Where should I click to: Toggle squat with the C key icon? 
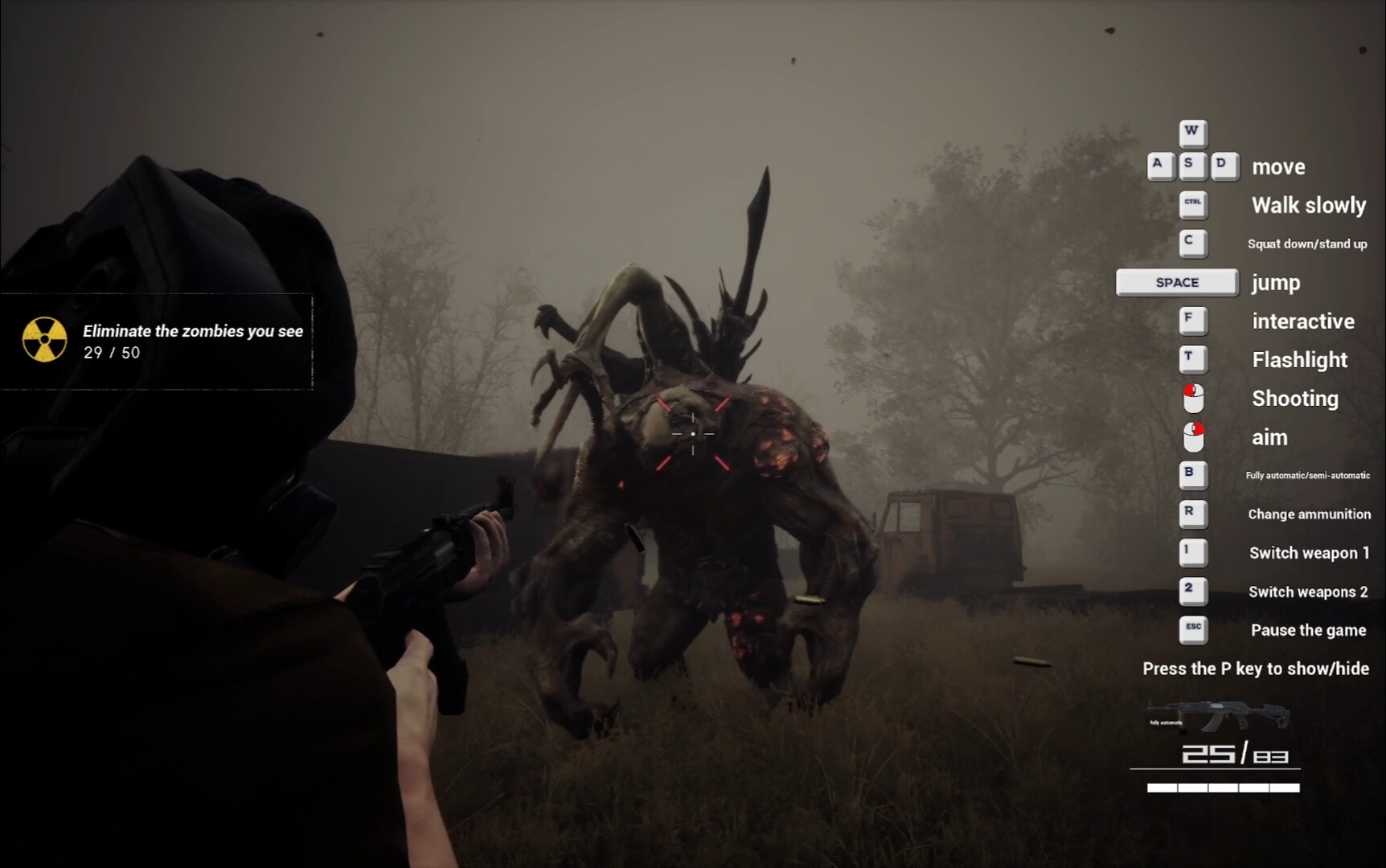[1193, 243]
